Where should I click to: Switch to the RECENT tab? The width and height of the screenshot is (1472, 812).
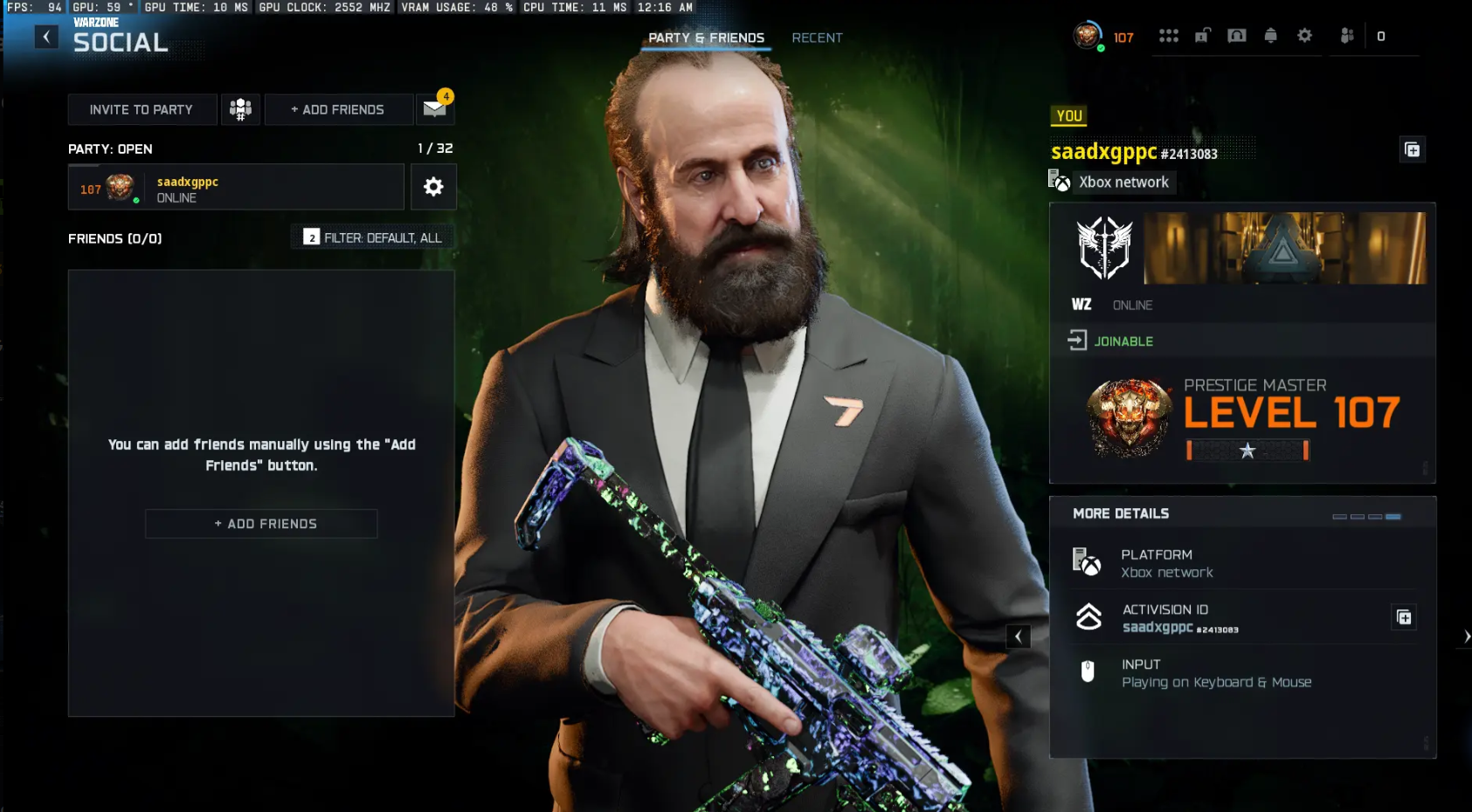pyautogui.click(x=816, y=38)
